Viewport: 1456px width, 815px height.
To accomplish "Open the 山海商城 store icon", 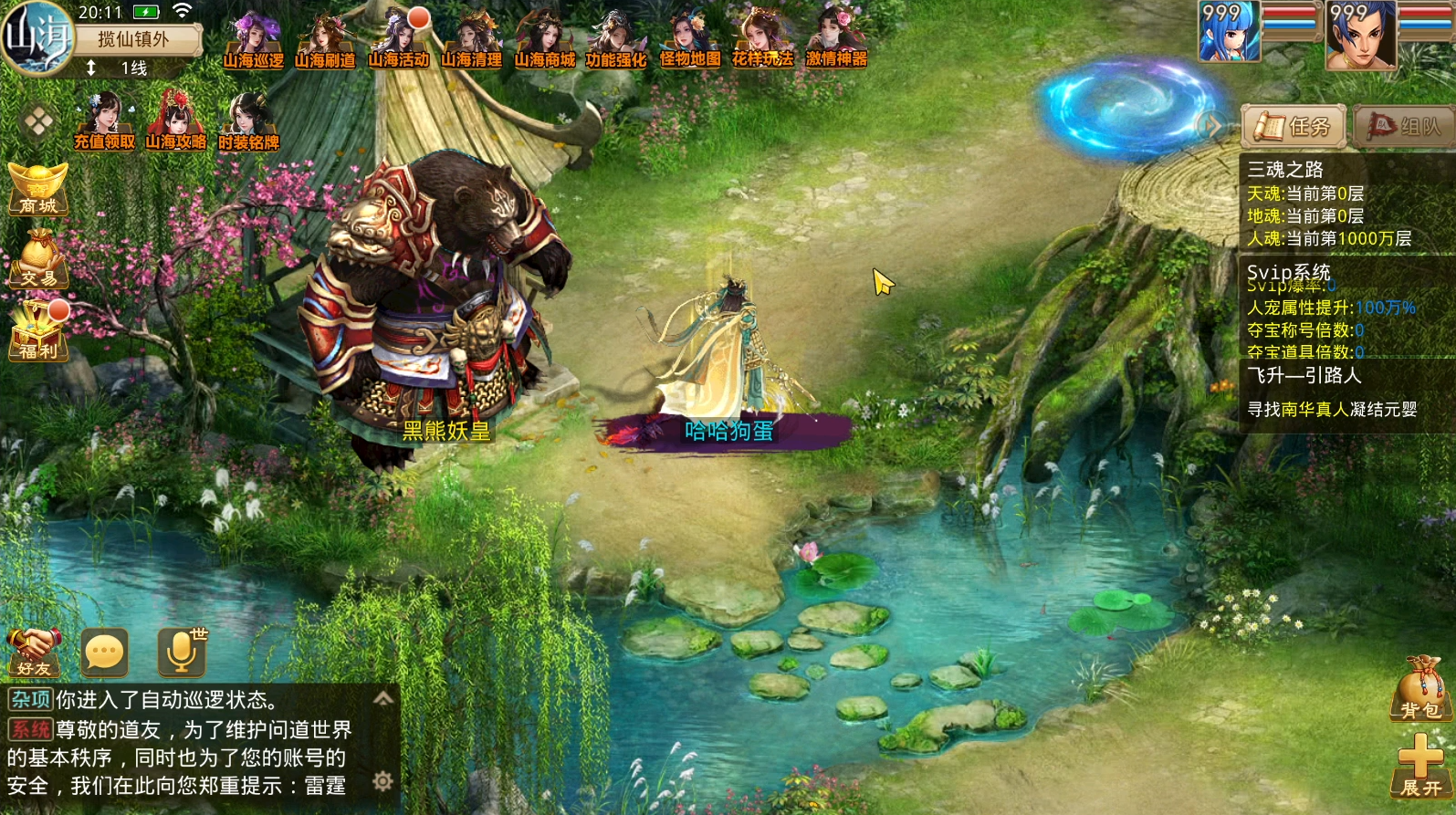I will click(x=544, y=41).
